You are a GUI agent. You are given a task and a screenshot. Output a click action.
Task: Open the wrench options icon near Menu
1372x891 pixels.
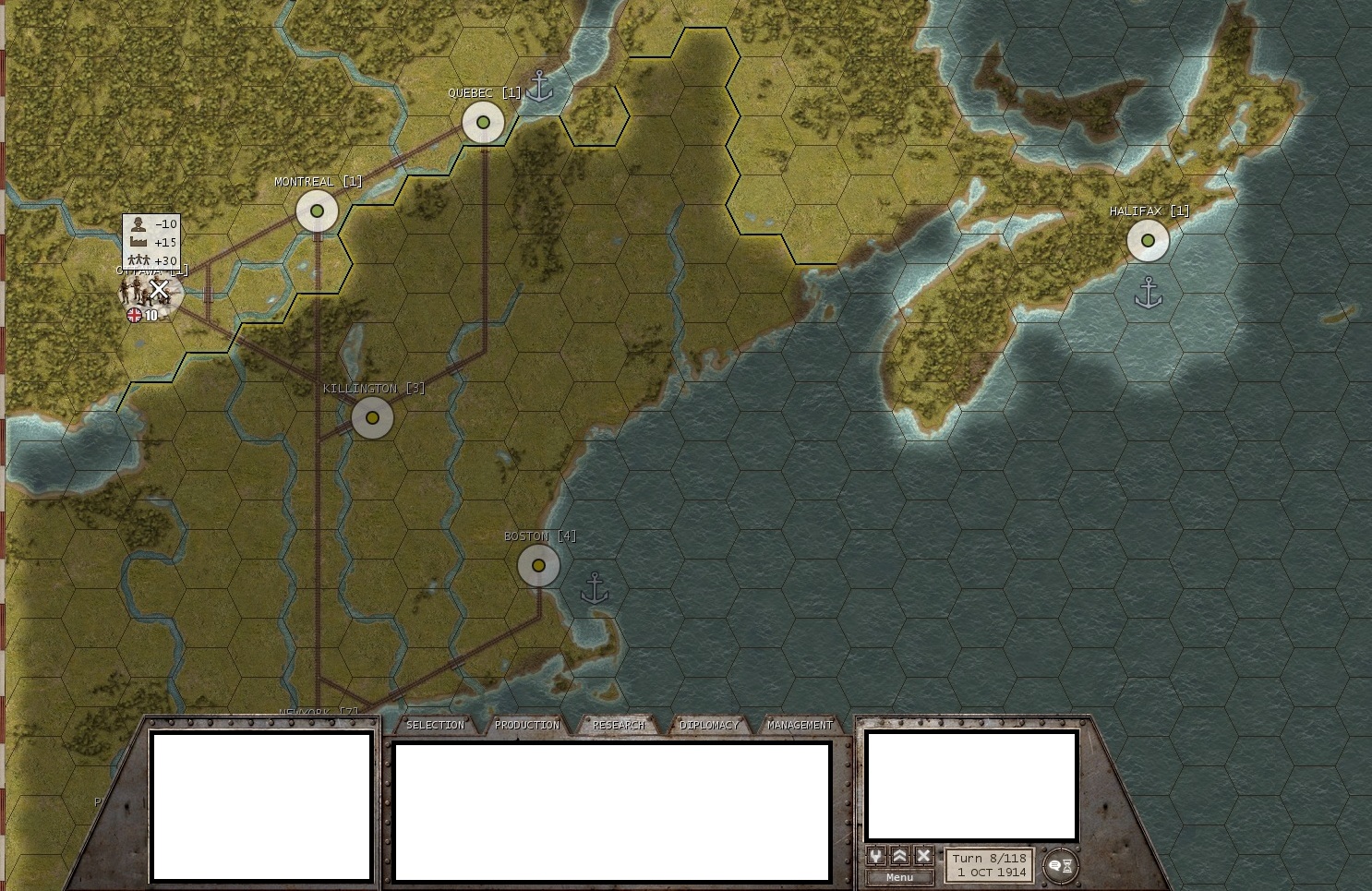point(875,855)
